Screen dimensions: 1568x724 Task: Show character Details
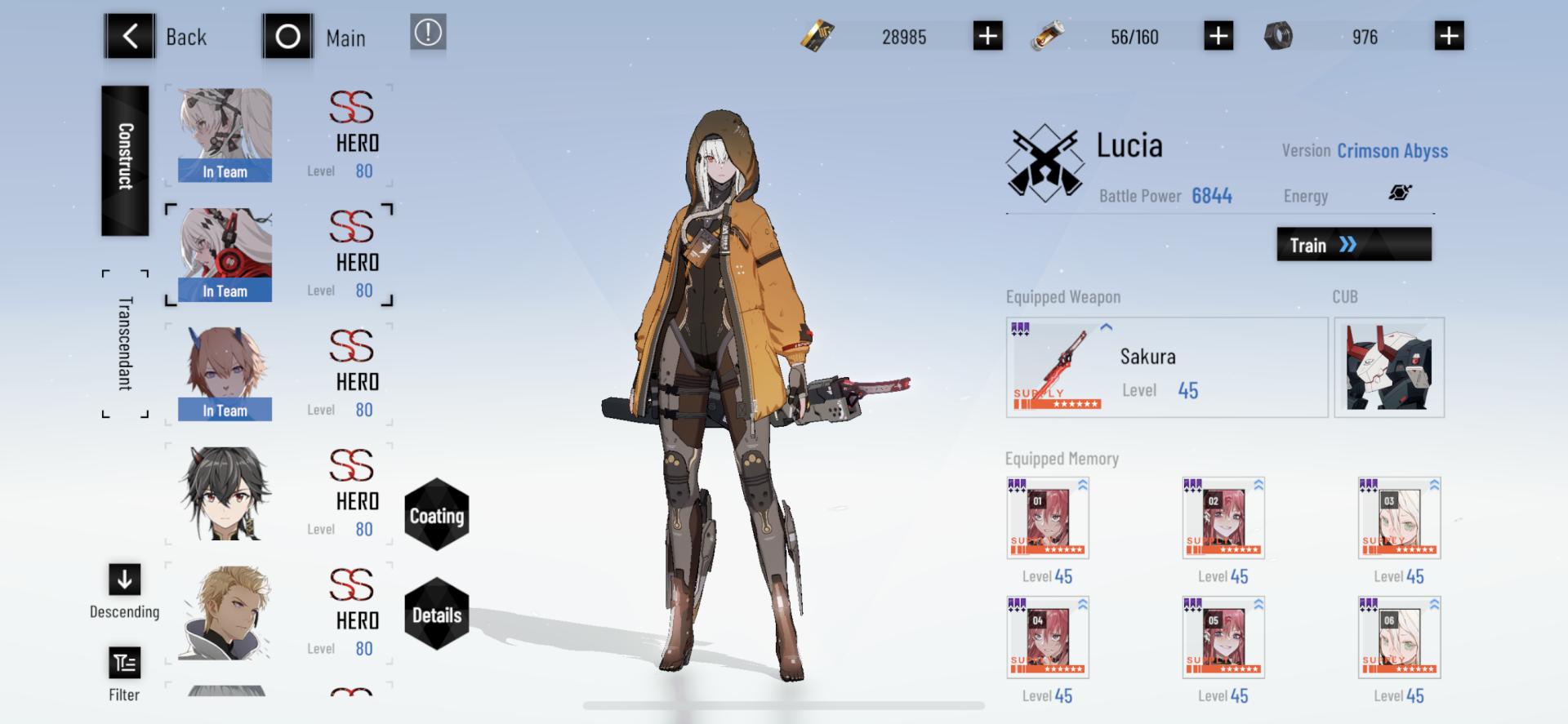point(437,615)
